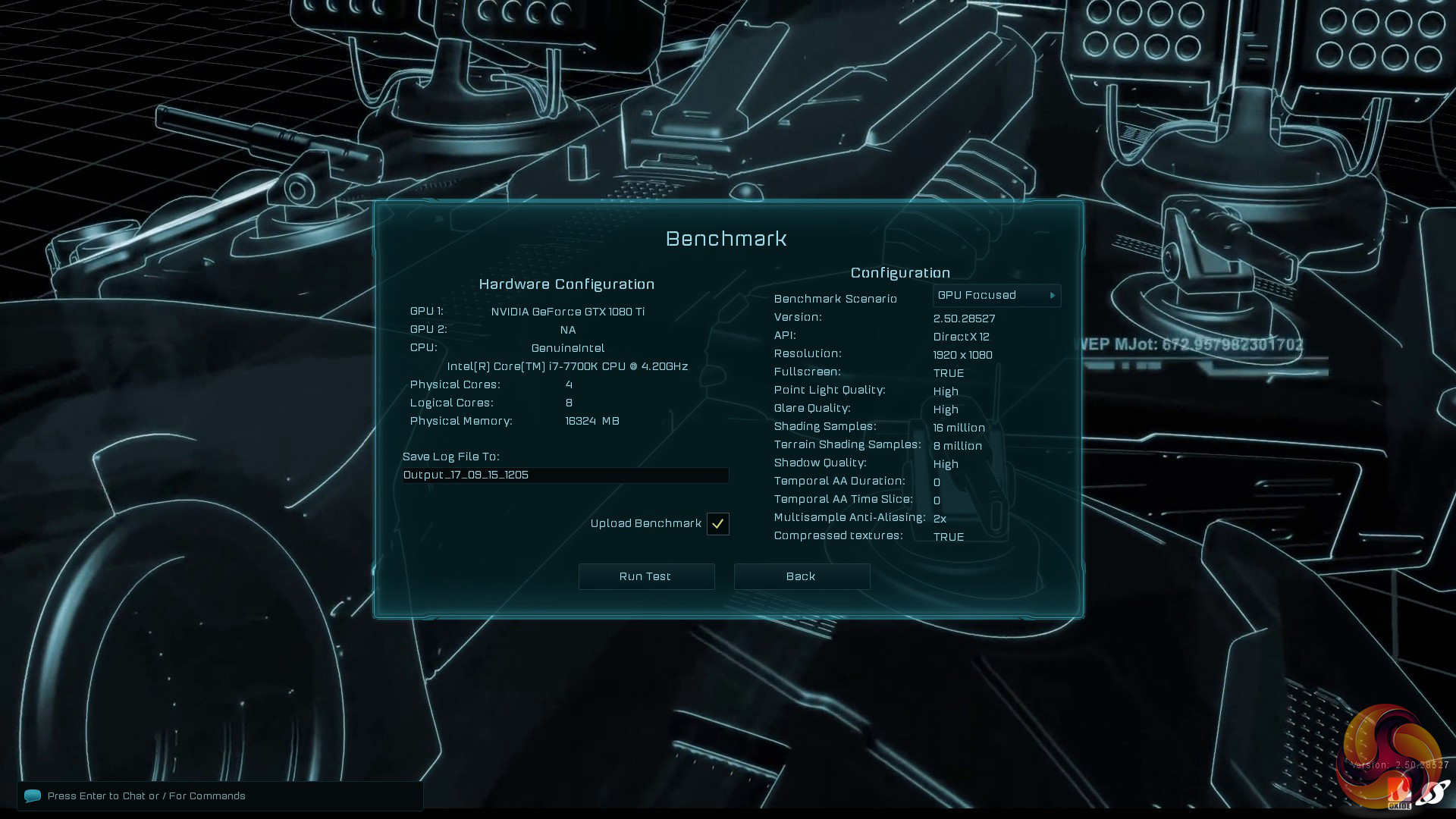Go back using the Back button

(802, 576)
